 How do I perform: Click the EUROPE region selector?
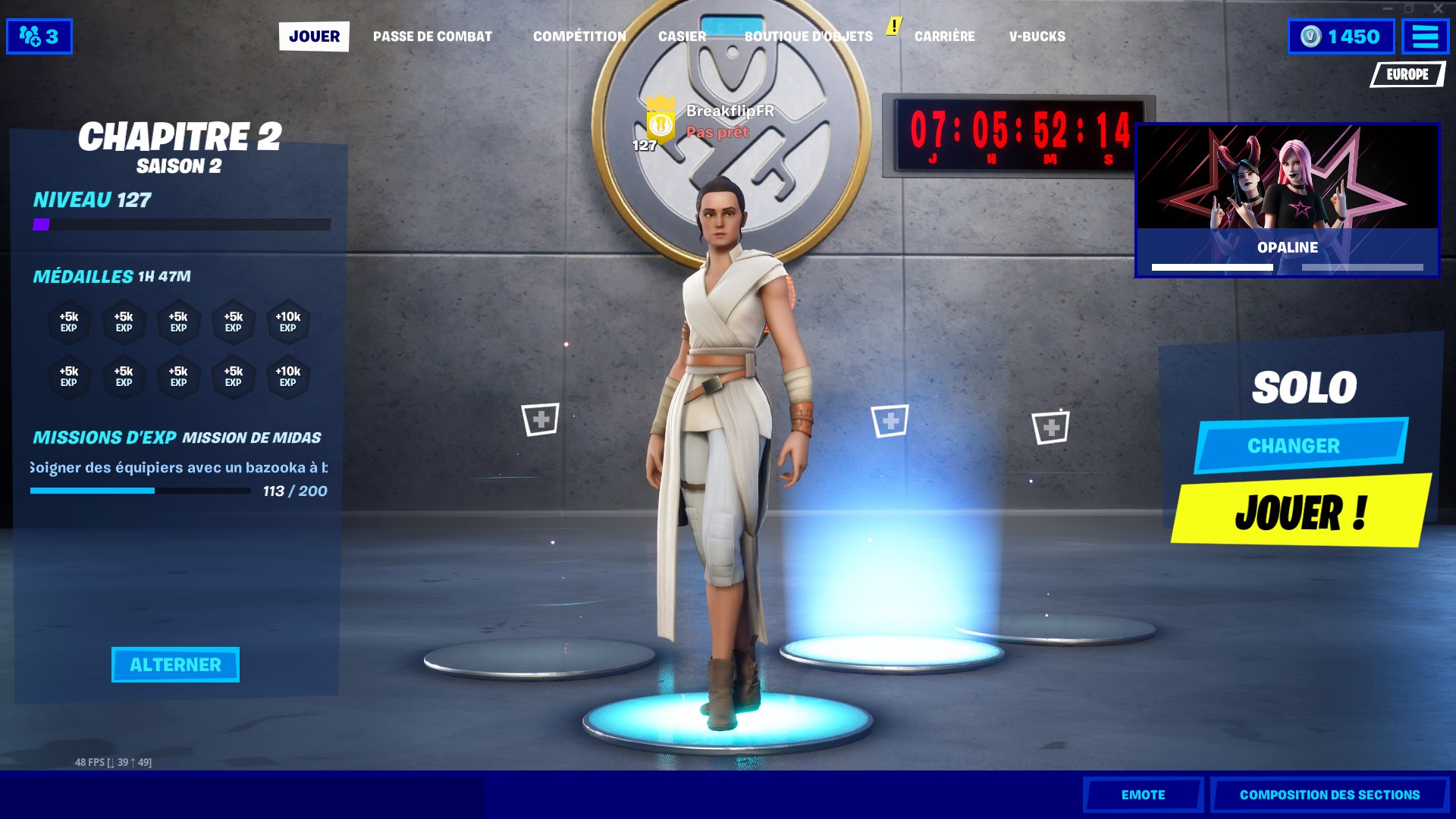click(x=1407, y=74)
